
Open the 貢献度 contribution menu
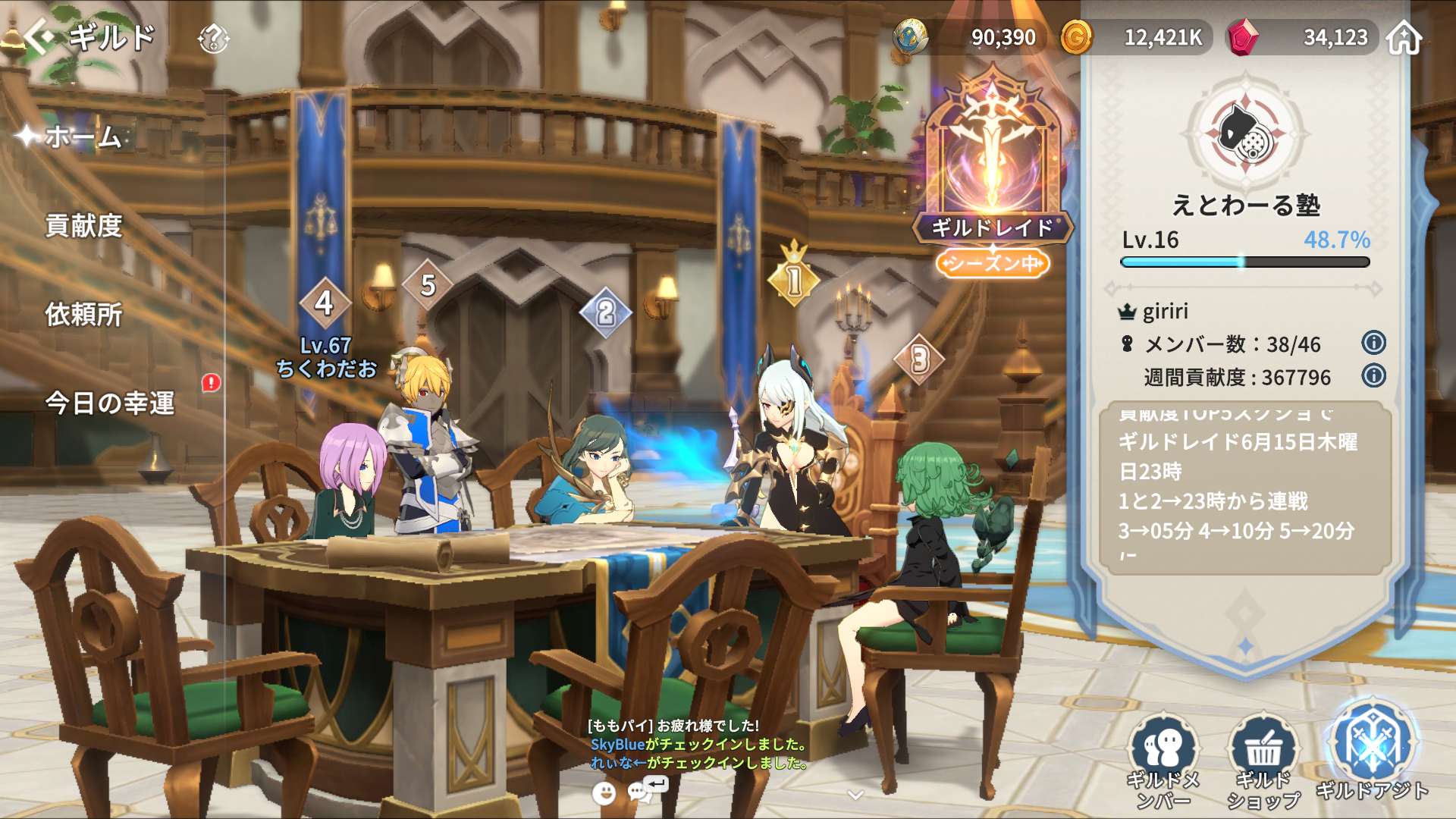point(83,226)
